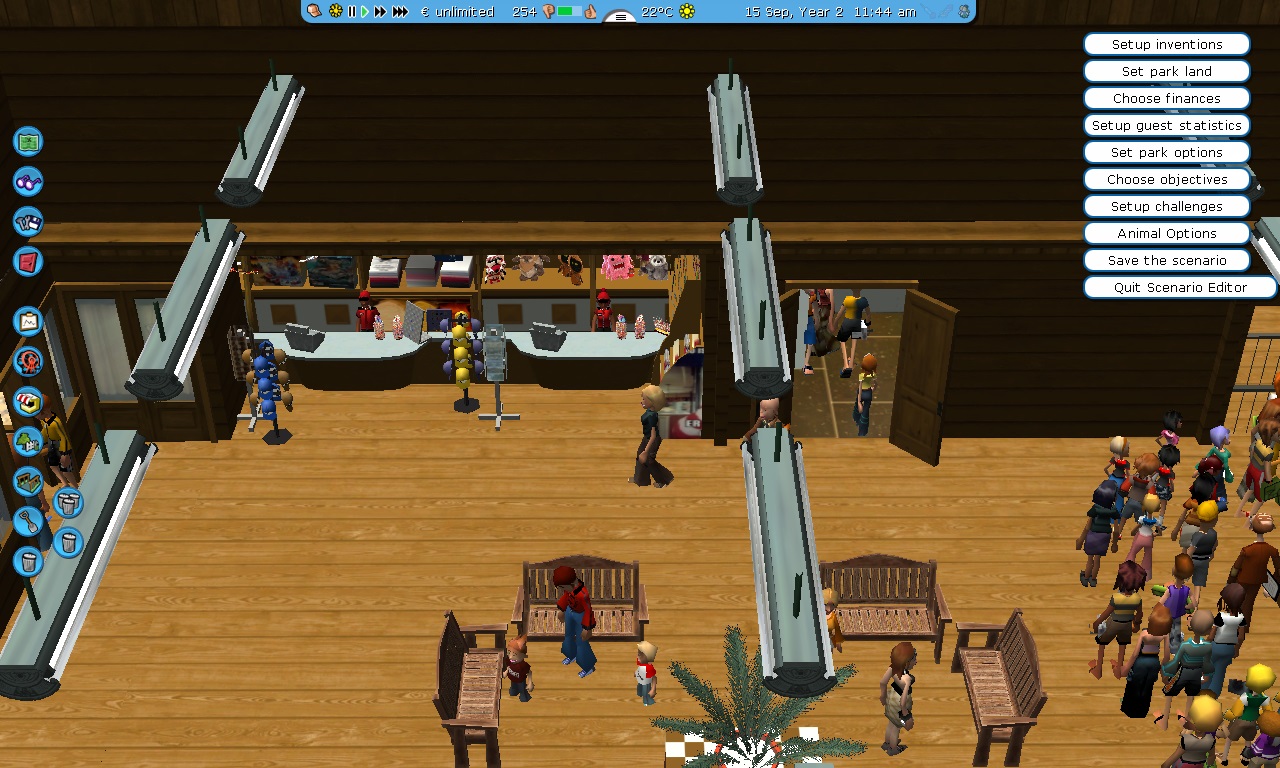Open Animal Options

pyautogui.click(x=1166, y=233)
